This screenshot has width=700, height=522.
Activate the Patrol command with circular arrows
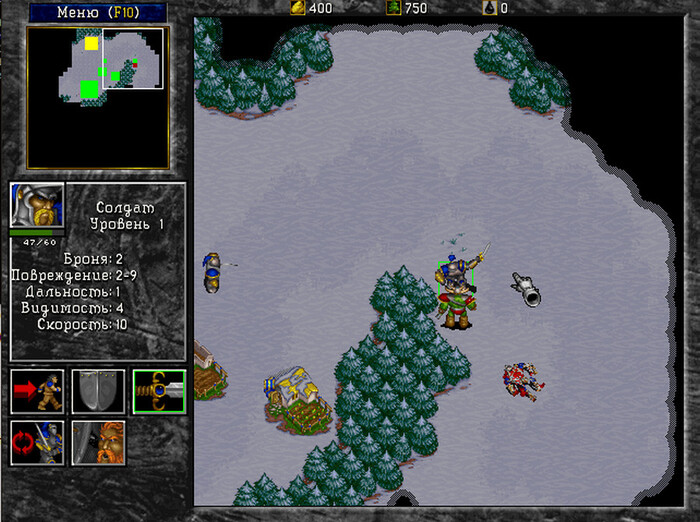click(38, 443)
